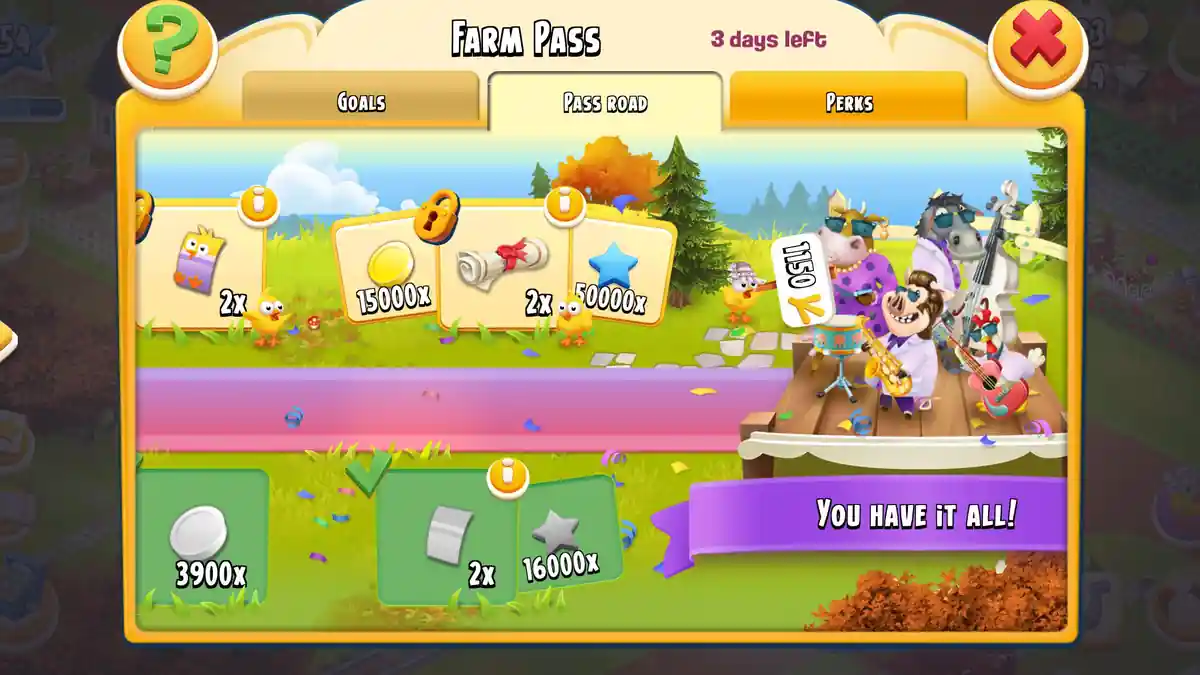
Task: Open the Perks tab
Action: click(x=848, y=102)
